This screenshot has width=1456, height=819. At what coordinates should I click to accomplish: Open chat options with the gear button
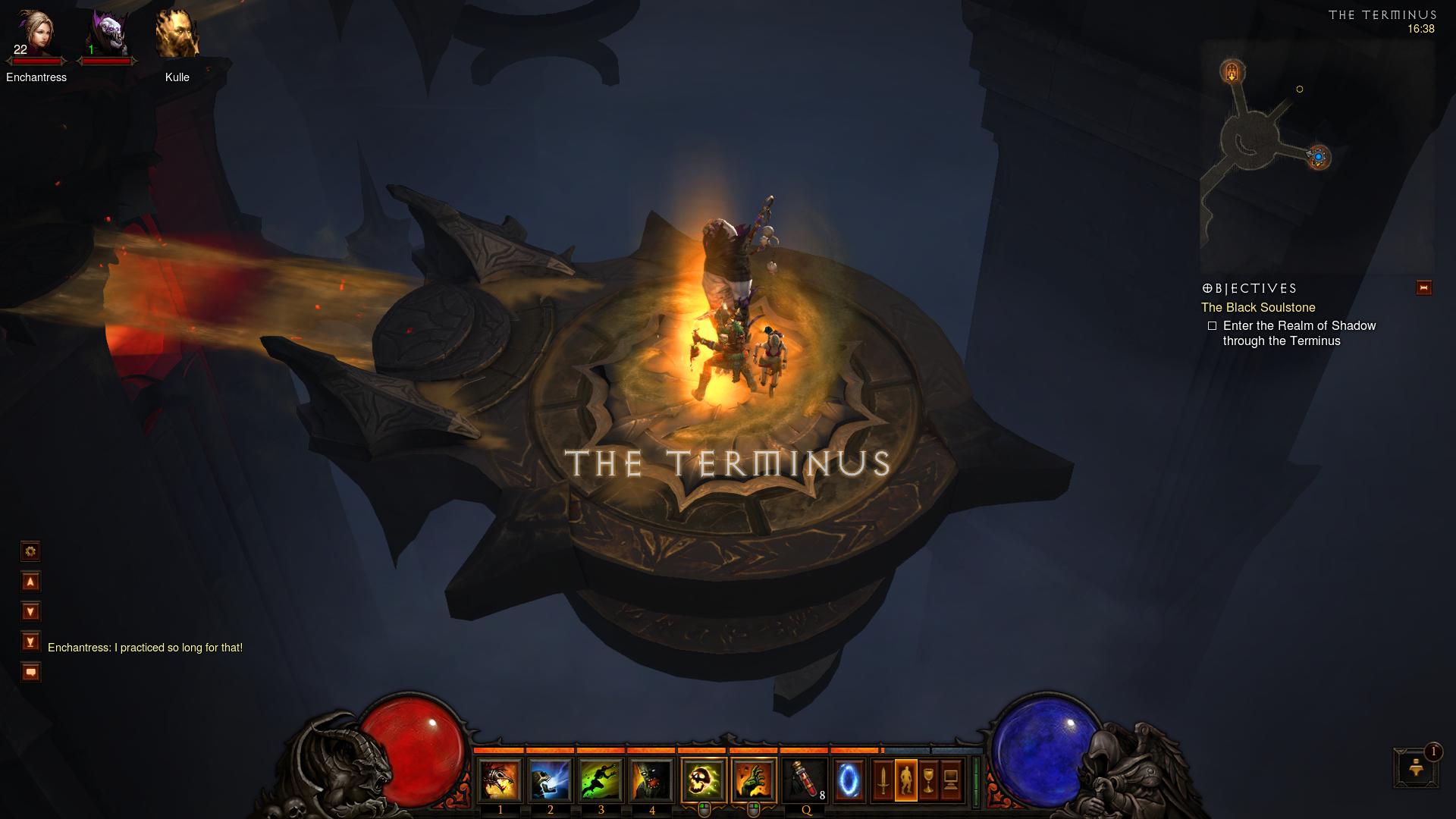[x=30, y=551]
